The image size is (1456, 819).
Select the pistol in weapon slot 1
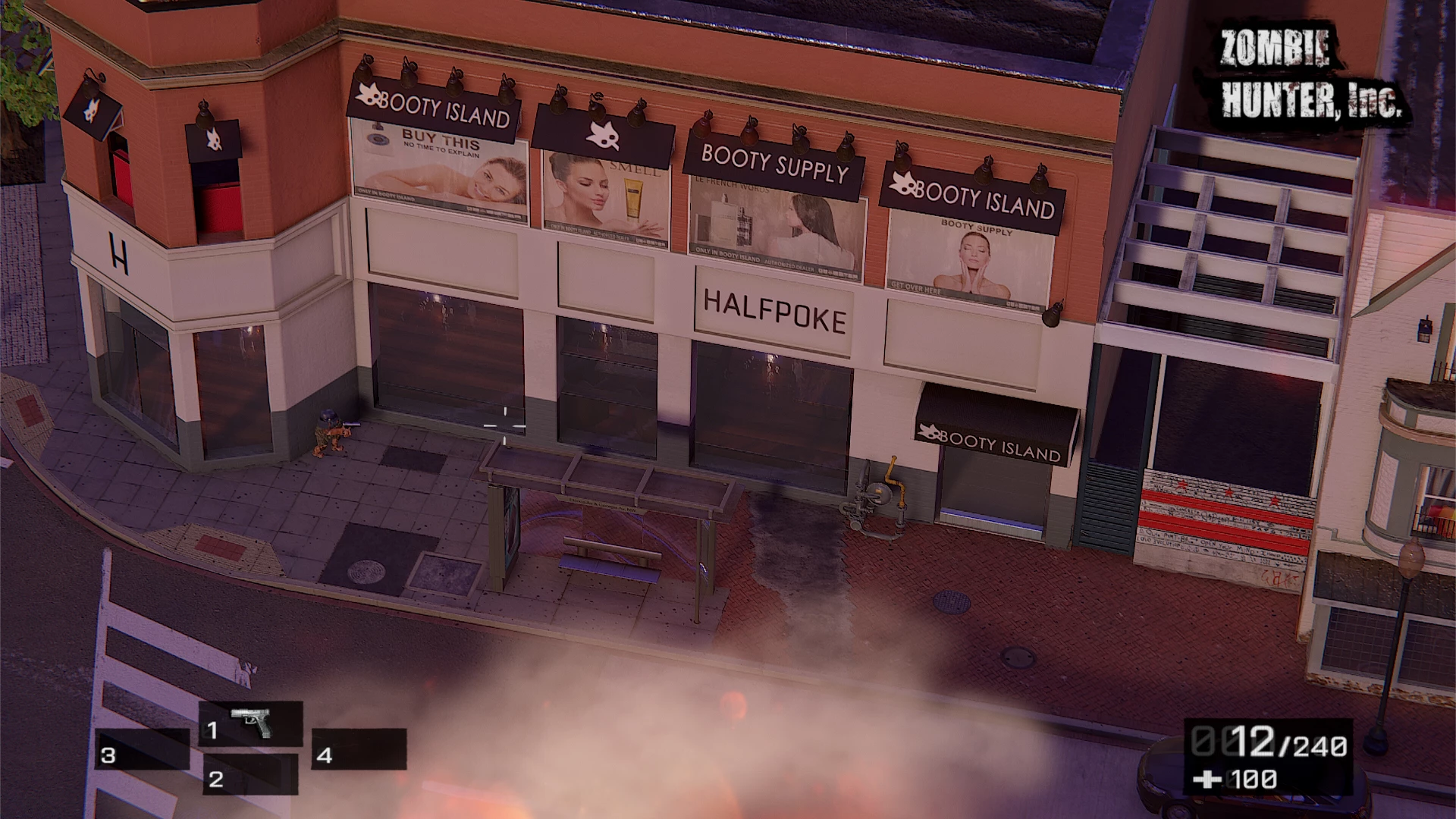251,724
